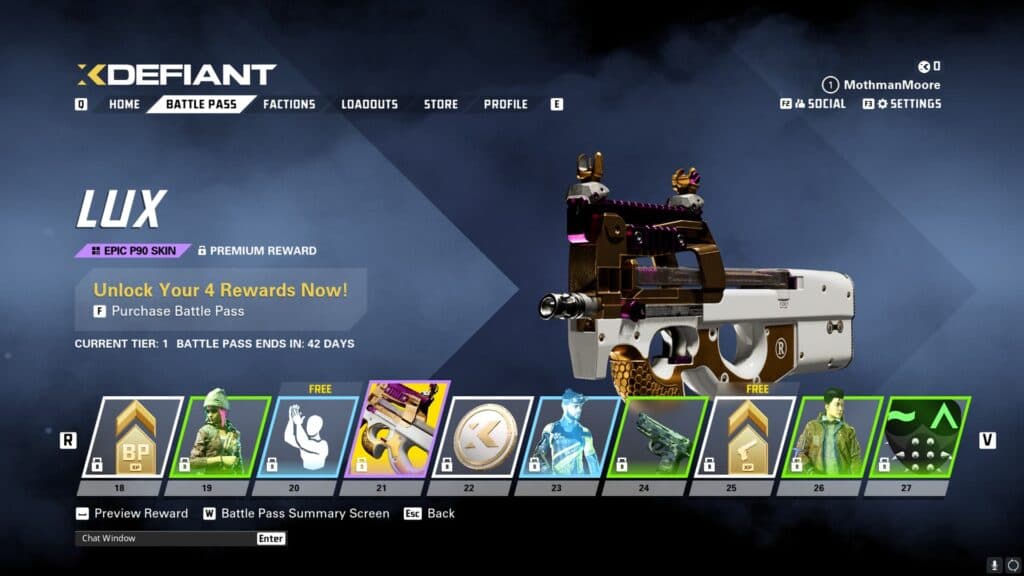Open the Battle Pass Summary Screen
Viewport: 1024px width, 576px height.
click(304, 513)
